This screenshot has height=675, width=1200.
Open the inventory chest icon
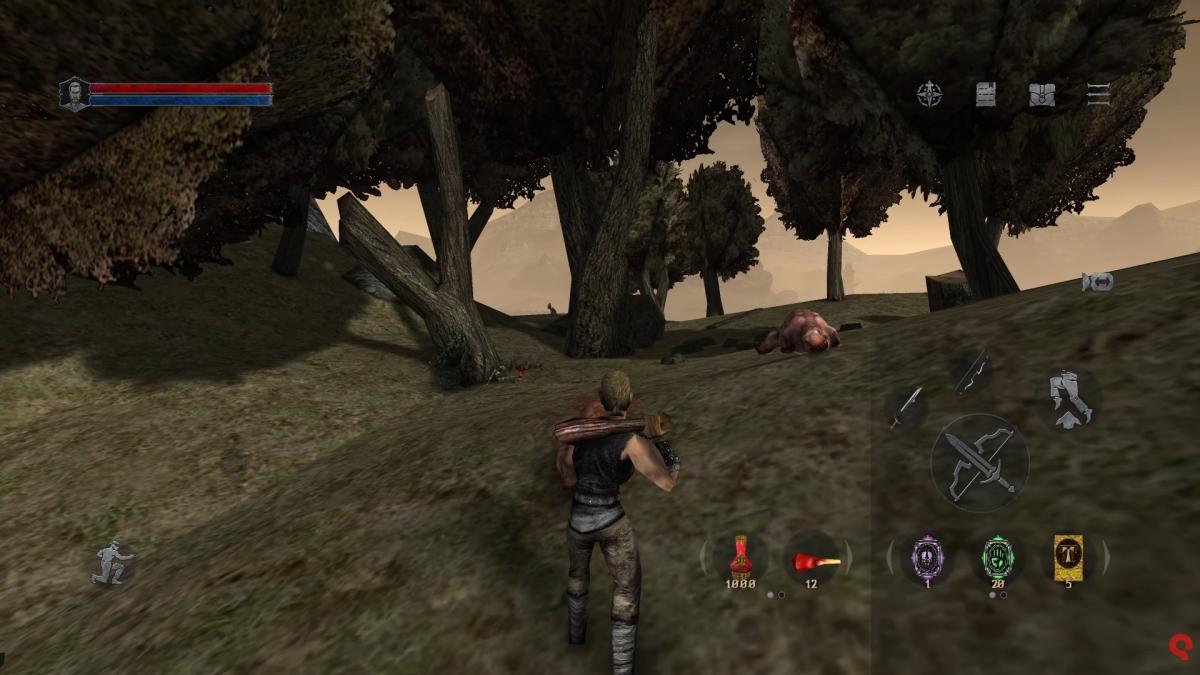1042,94
